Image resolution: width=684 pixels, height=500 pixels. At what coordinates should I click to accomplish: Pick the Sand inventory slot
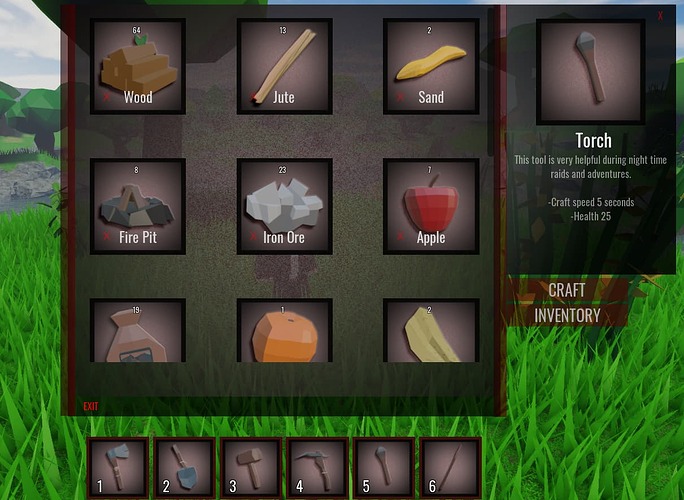click(431, 66)
